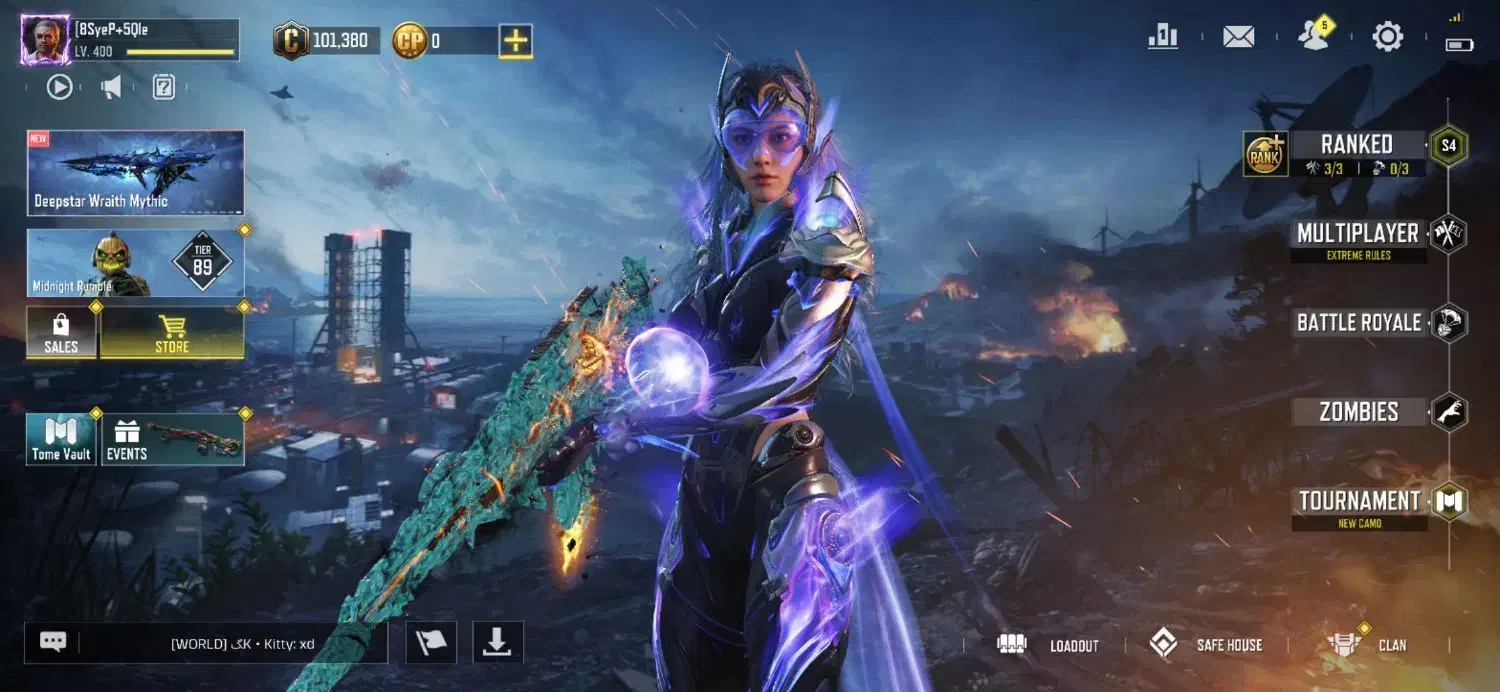The width and height of the screenshot is (1500, 692).
Task: Open the Deepstar Wraith Mythic banner
Action: click(x=135, y=172)
